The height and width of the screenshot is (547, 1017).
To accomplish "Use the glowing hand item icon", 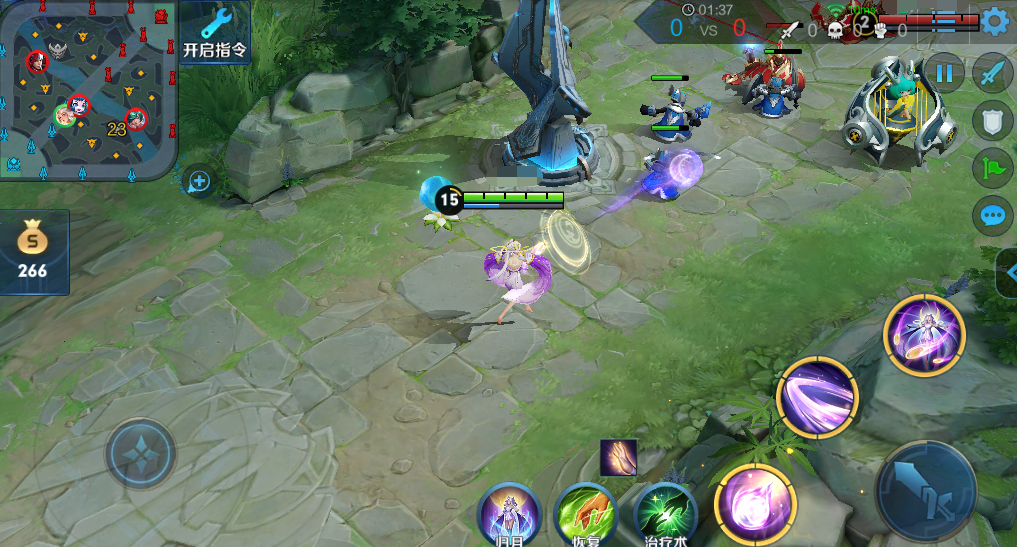I will coord(618,458).
